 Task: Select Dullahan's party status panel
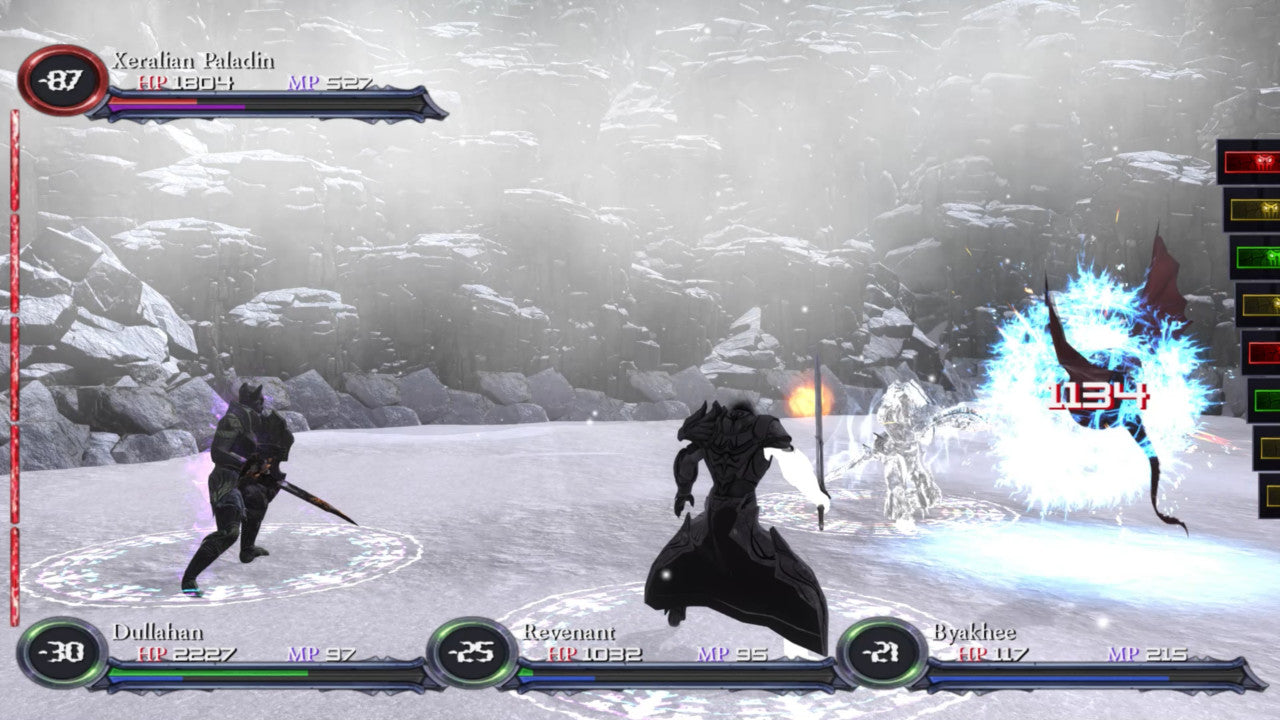(230, 657)
